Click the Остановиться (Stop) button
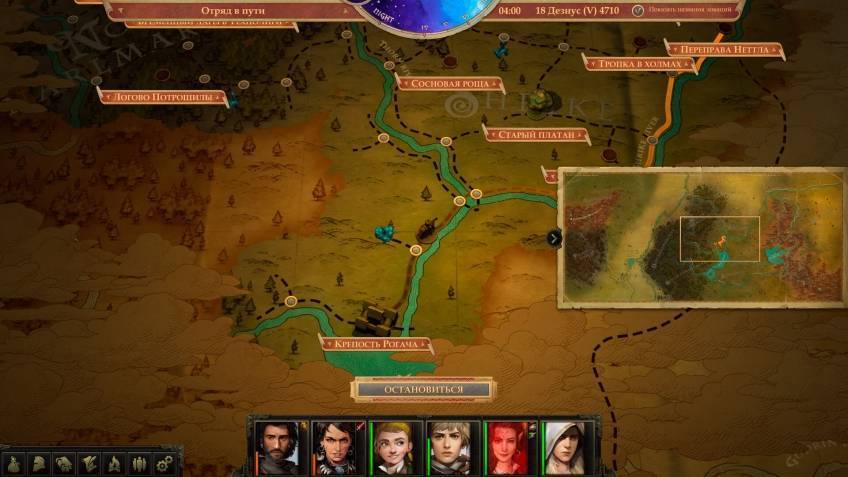Image resolution: width=848 pixels, height=477 pixels. 423,389
